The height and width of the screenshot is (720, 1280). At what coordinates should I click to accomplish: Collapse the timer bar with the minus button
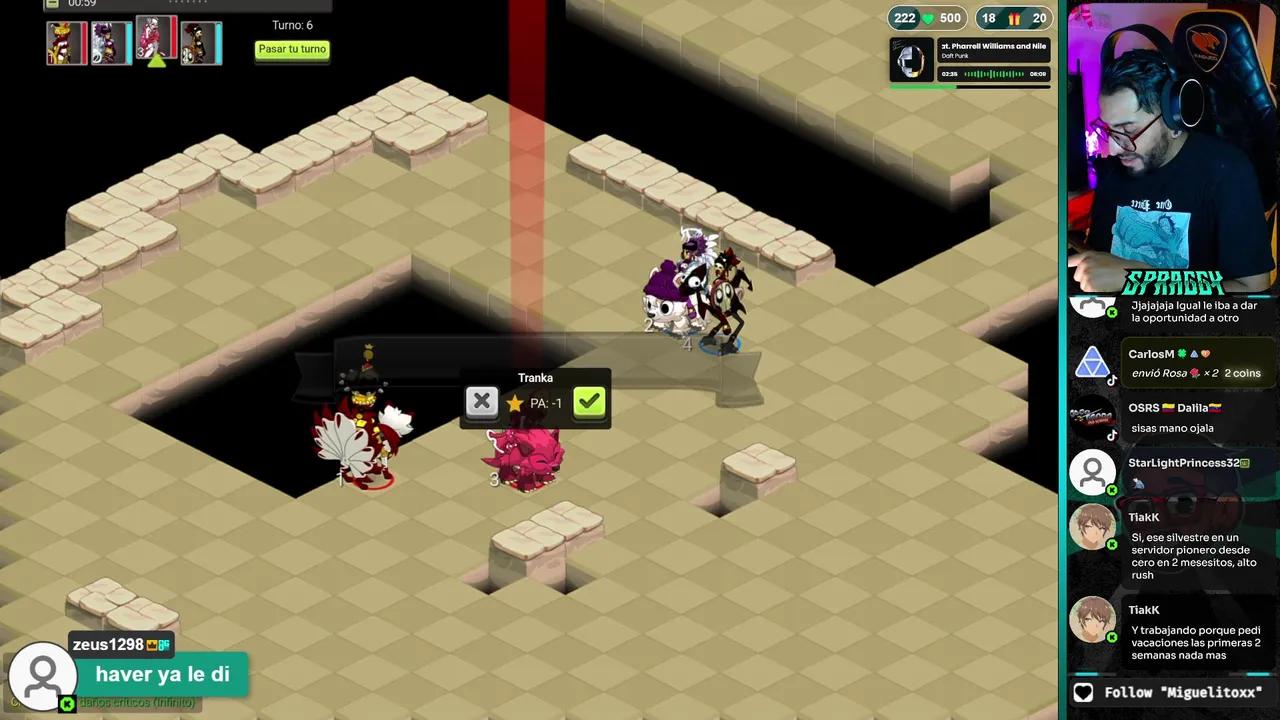[x=53, y=4]
